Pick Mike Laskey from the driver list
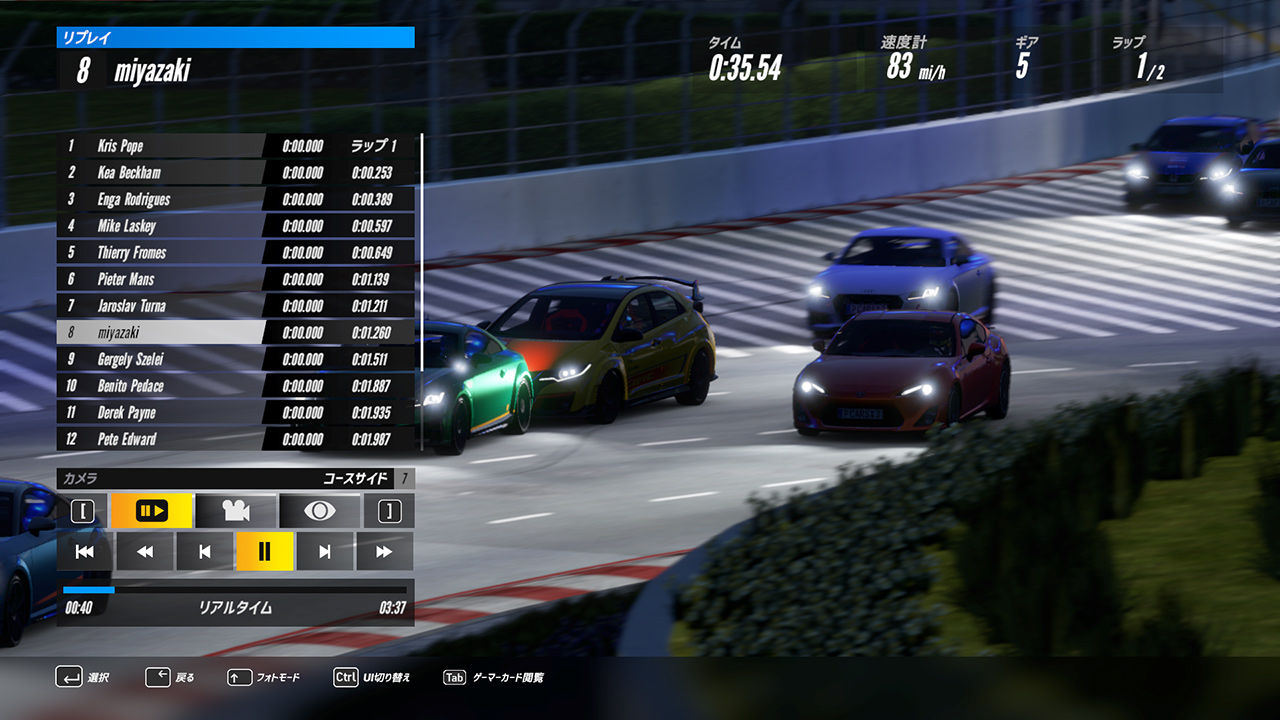This screenshot has height=720, width=1280. (160, 226)
